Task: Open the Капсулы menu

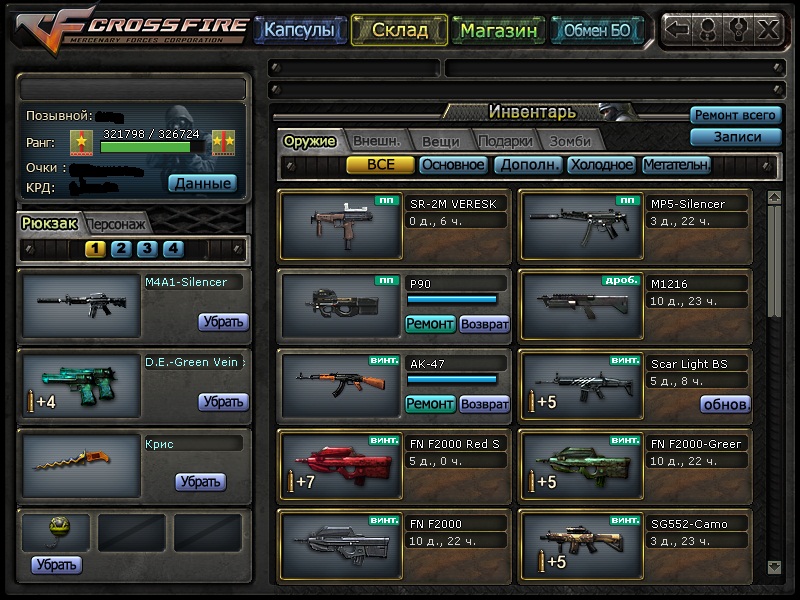Action: pos(299,30)
